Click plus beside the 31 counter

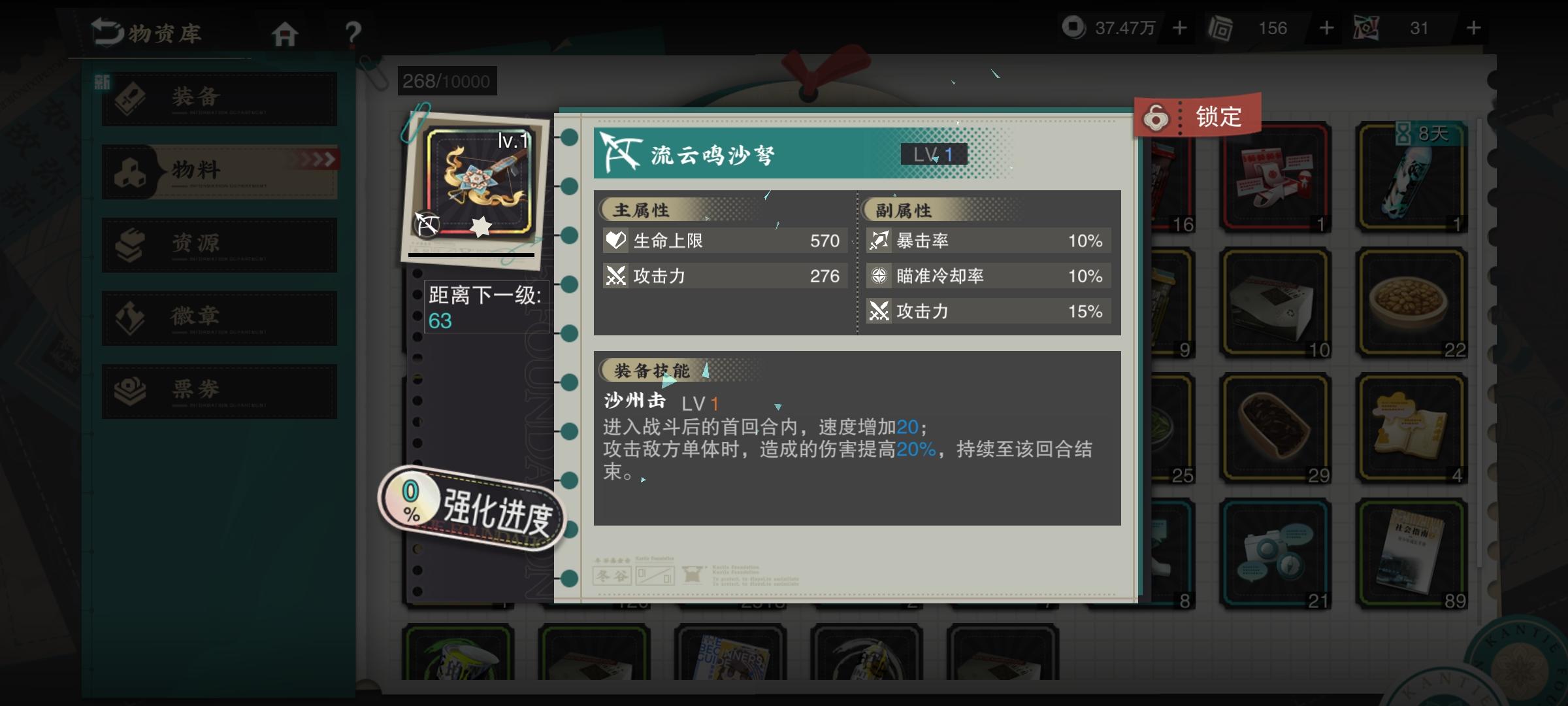coord(1473,27)
